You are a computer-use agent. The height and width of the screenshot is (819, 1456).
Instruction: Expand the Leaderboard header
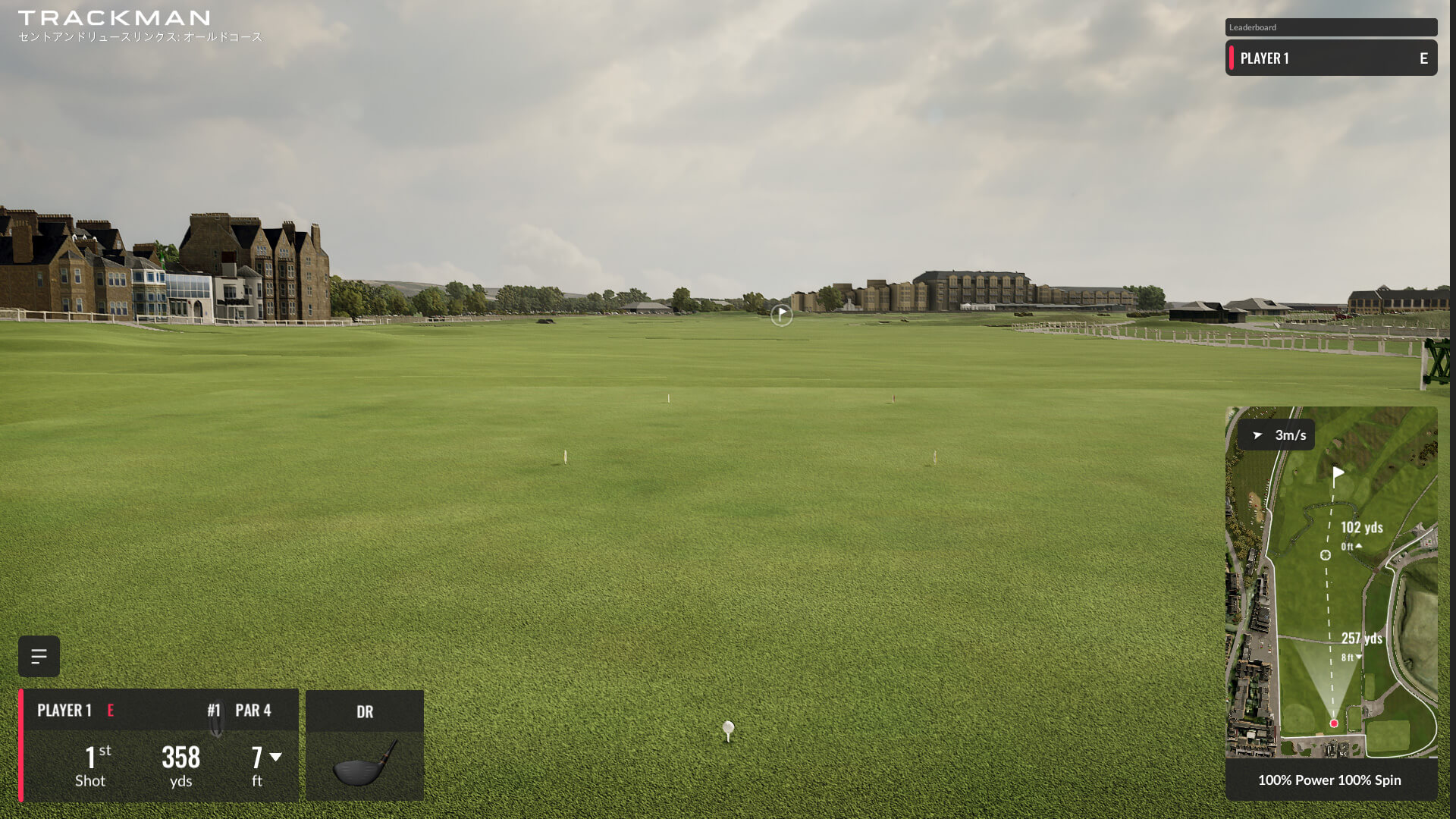[x=1331, y=27]
